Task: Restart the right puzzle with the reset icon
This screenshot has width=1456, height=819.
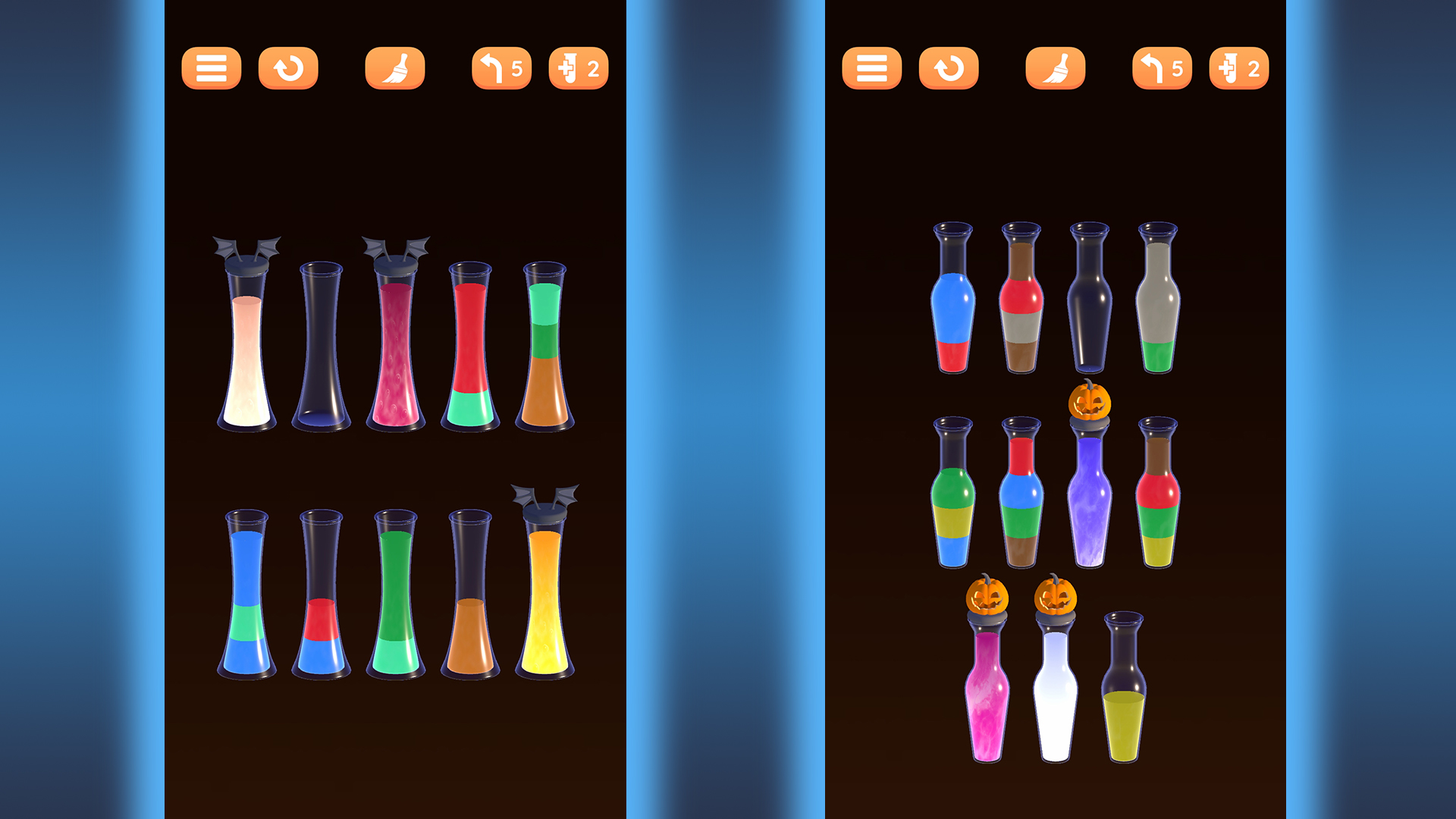Action: (949, 68)
